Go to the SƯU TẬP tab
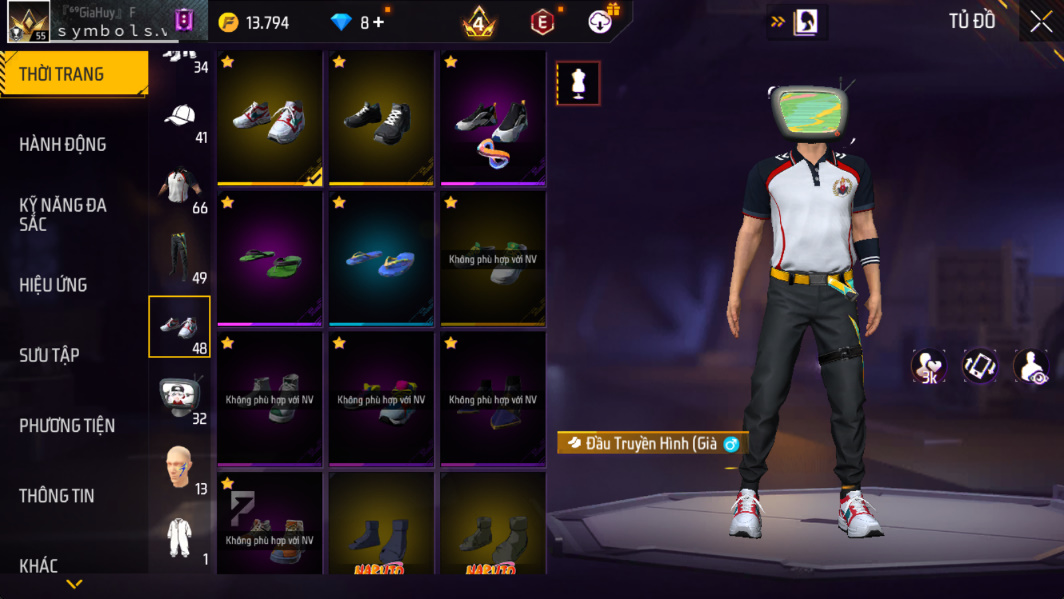The width and height of the screenshot is (1064, 599). pyautogui.click(x=49, y=355)
